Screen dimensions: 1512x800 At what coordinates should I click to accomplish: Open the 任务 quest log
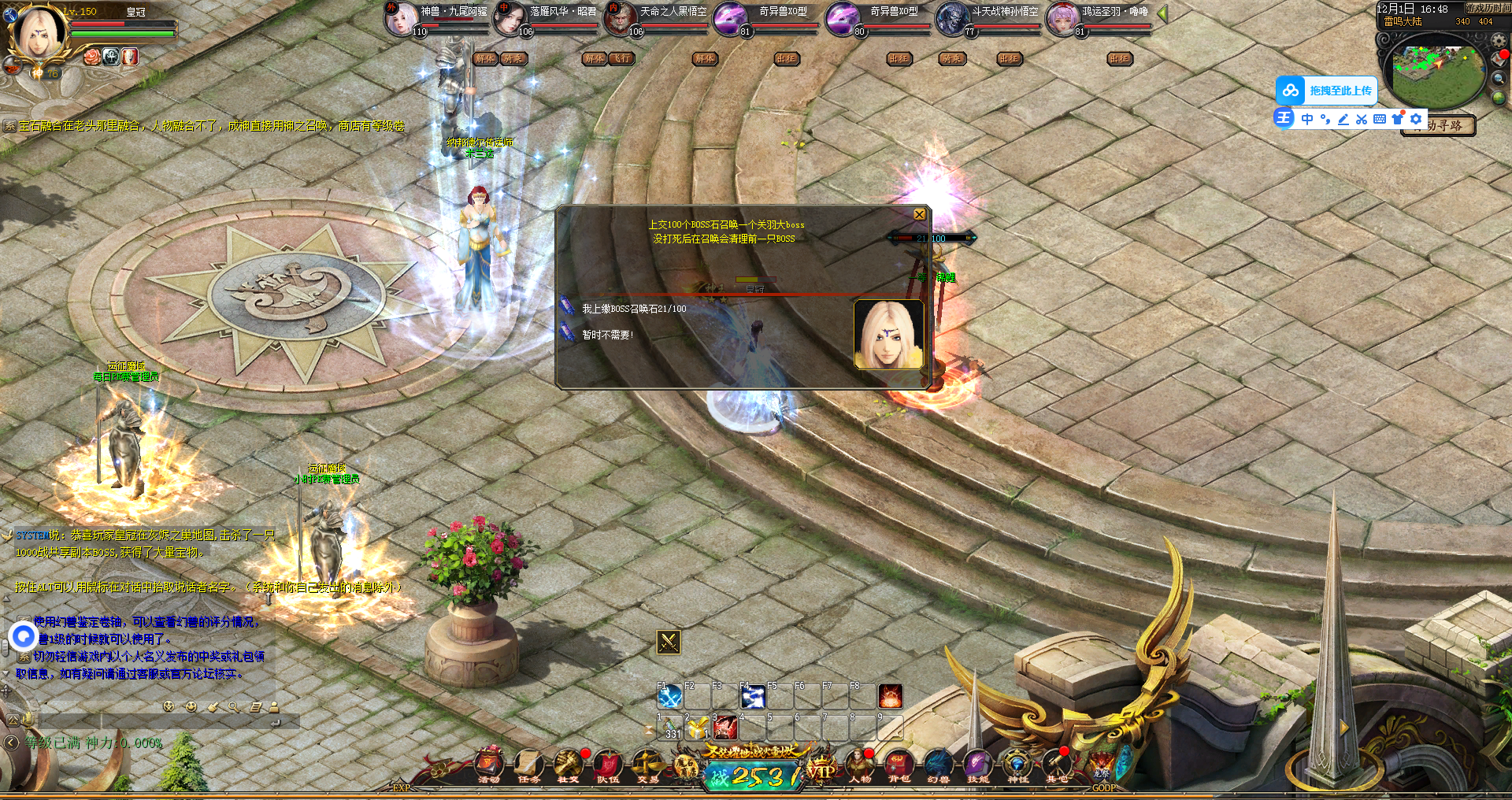(528, 765)
